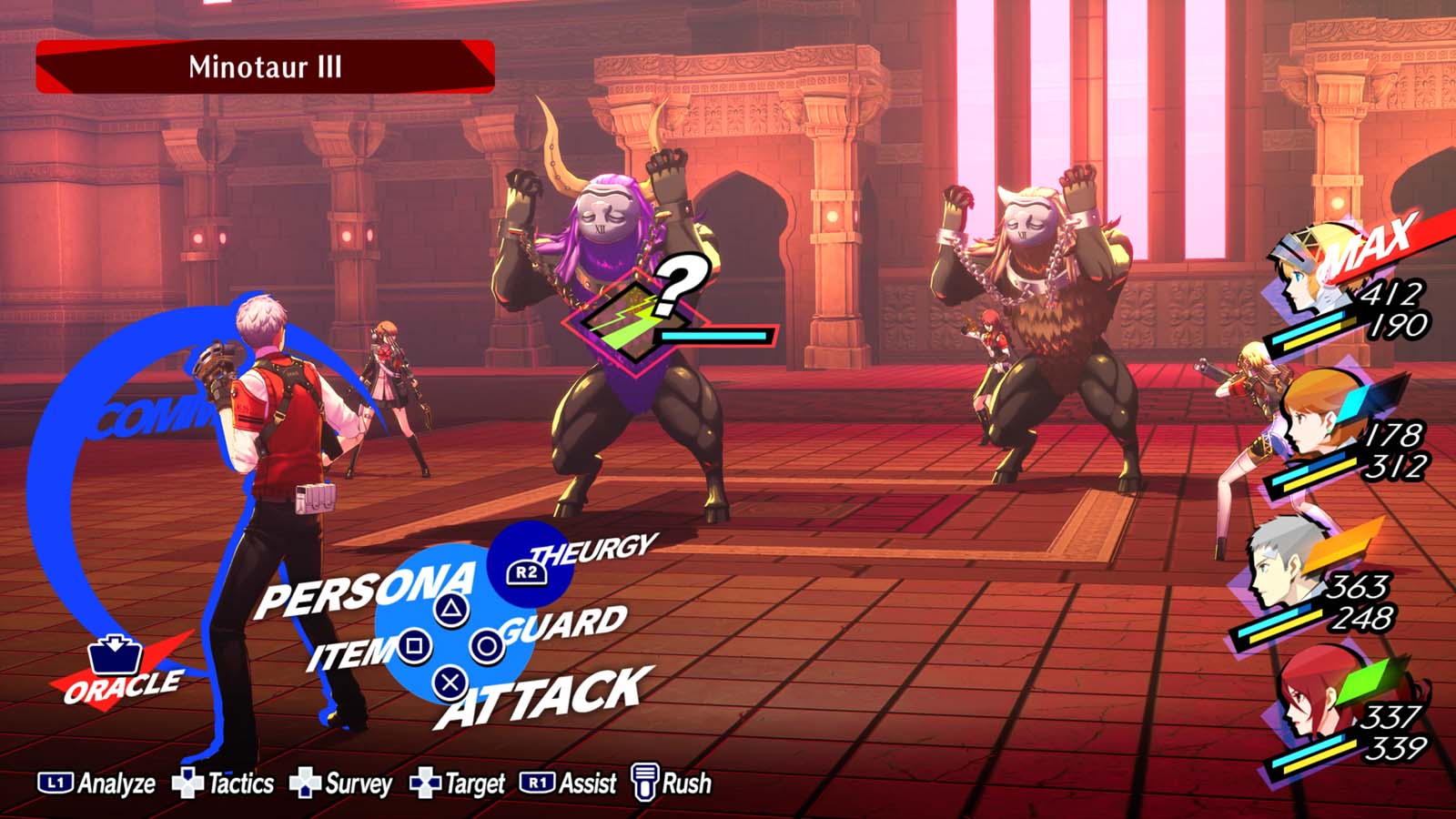Open Analyze for the targeted enemy
Screen dimensions: 1456x819
point(97,784)
